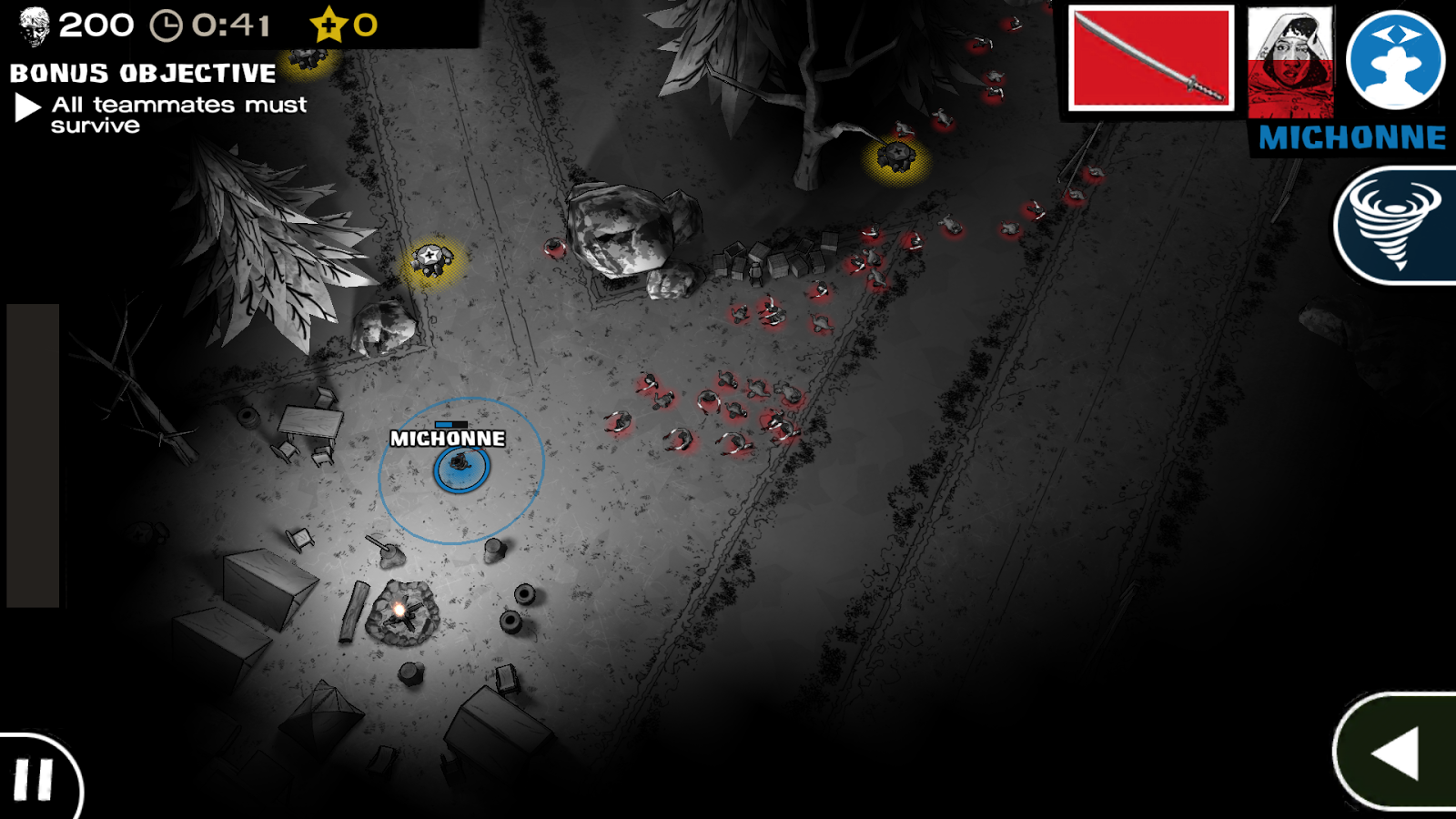Pause the game
The width and height of the screenshot is (1456, 819).
click(35, 779)
